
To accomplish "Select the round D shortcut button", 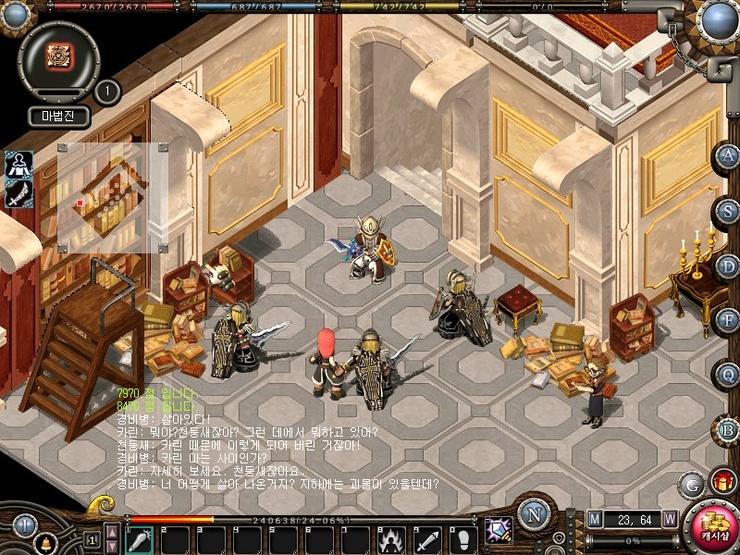I will point(727,265).
